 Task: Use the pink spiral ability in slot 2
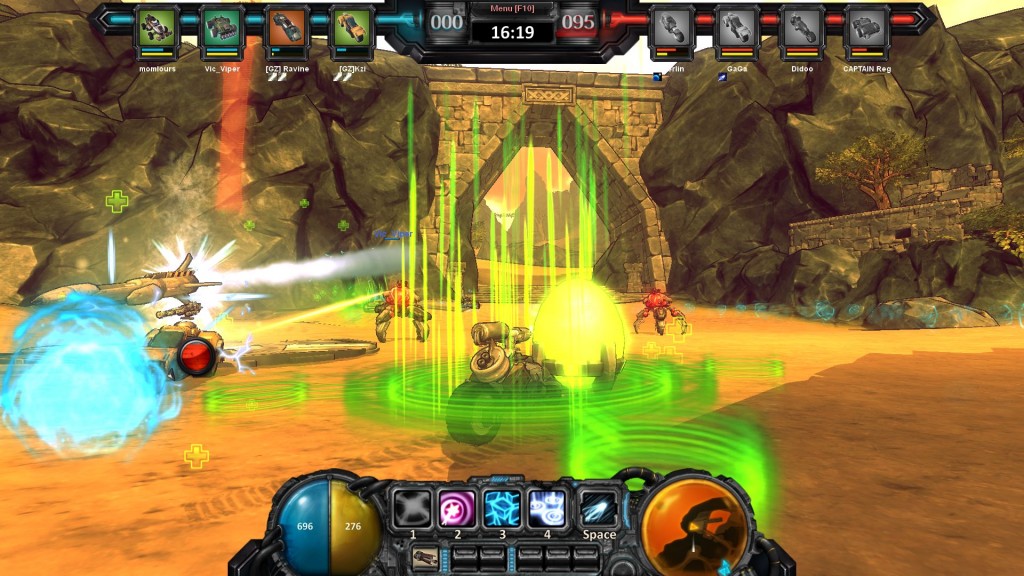(457, 508)
